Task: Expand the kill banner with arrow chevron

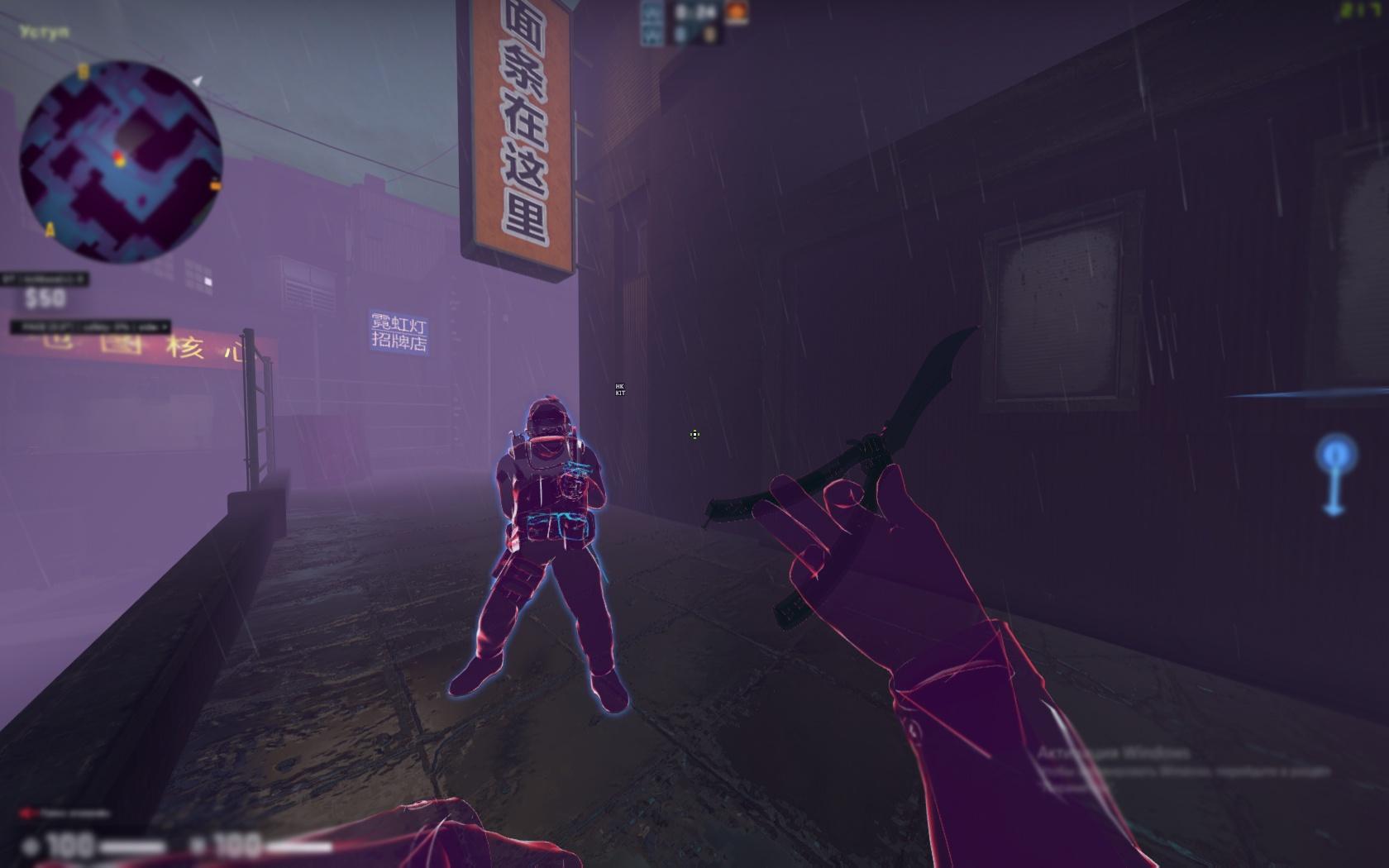Action: pyautogui.click(x=80, y=278)
